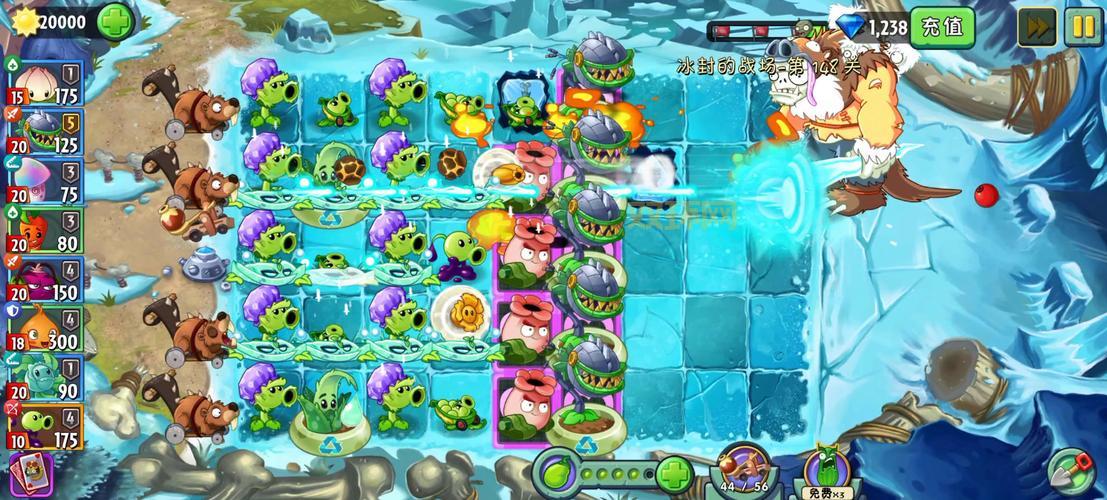Screen dimensions: 1107x500
Task: Pick the purple plant packet costing 150
Action: (43, 282)
